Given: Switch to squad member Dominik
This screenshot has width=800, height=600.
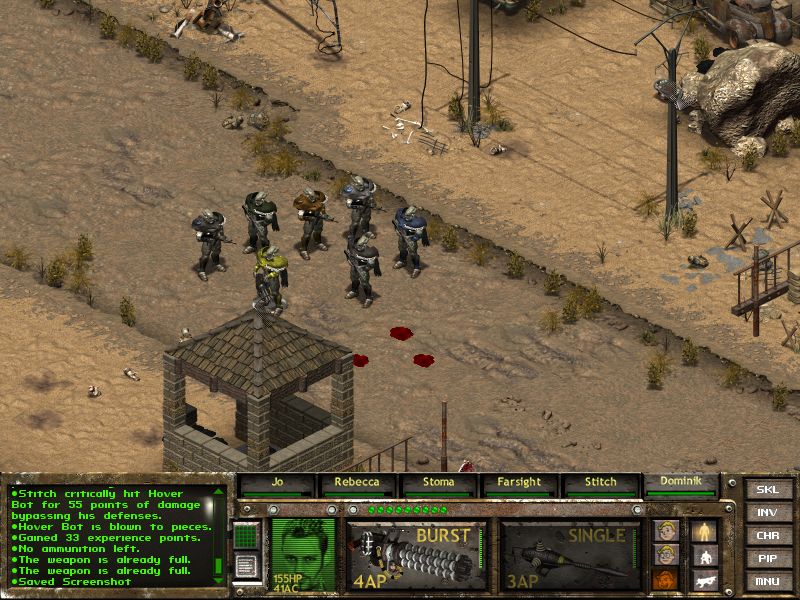Looking at the screenshot, I should click(x=681, y=484).
